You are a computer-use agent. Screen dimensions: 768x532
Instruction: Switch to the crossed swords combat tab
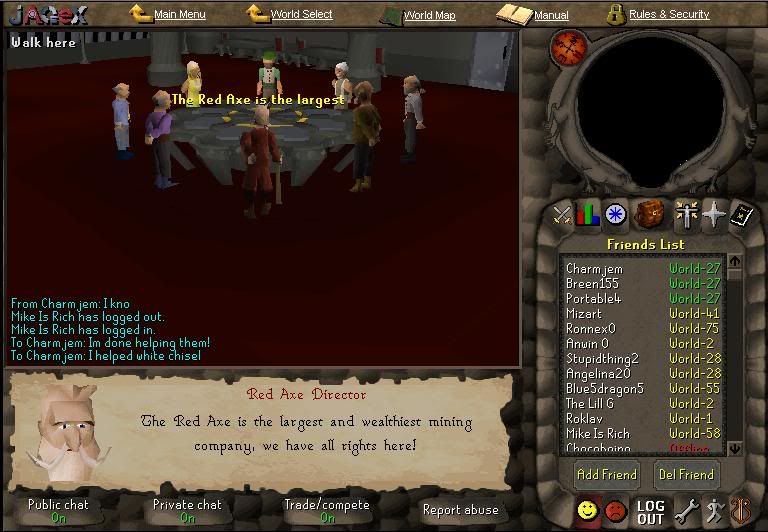(562, 213)
